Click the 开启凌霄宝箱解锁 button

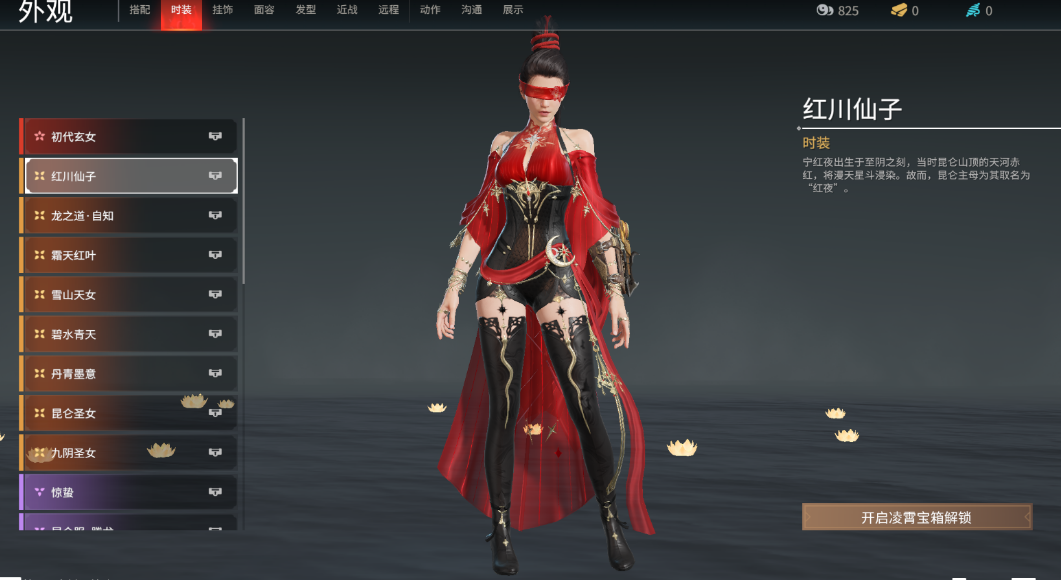916,517
